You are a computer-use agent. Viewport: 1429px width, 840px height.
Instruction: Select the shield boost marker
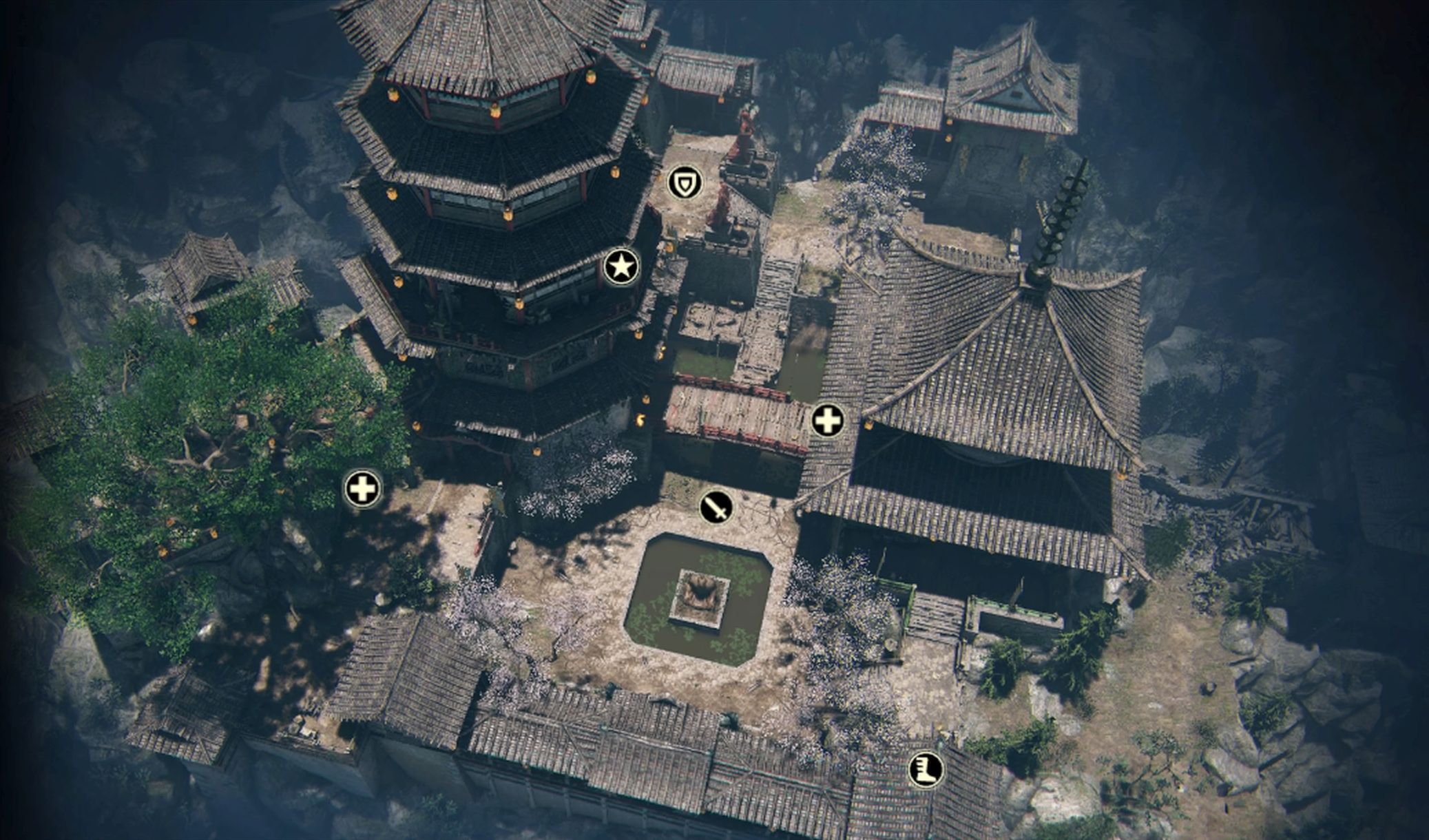click(x=685, y=183)
